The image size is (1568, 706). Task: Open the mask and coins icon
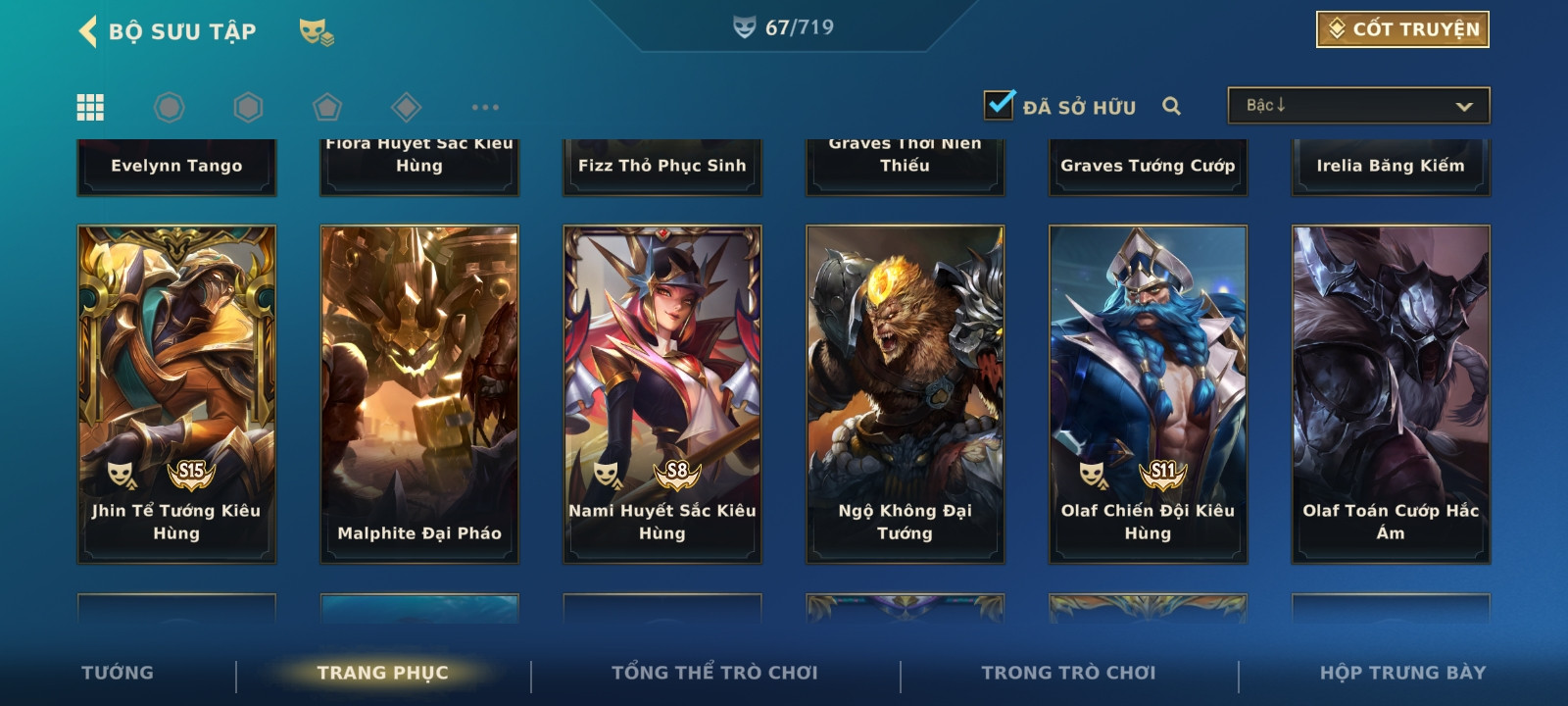(317, 32)
